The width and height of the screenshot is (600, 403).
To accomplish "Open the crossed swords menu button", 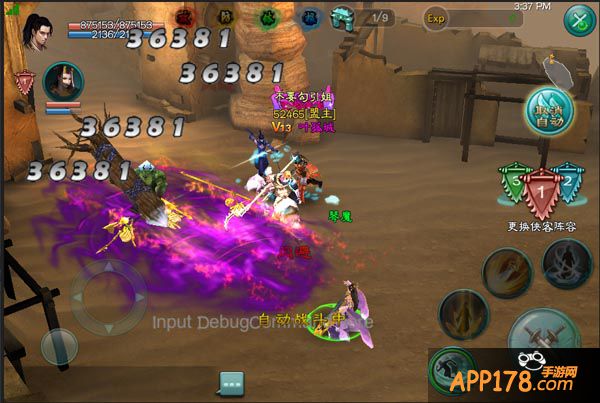I will point(579,20).
